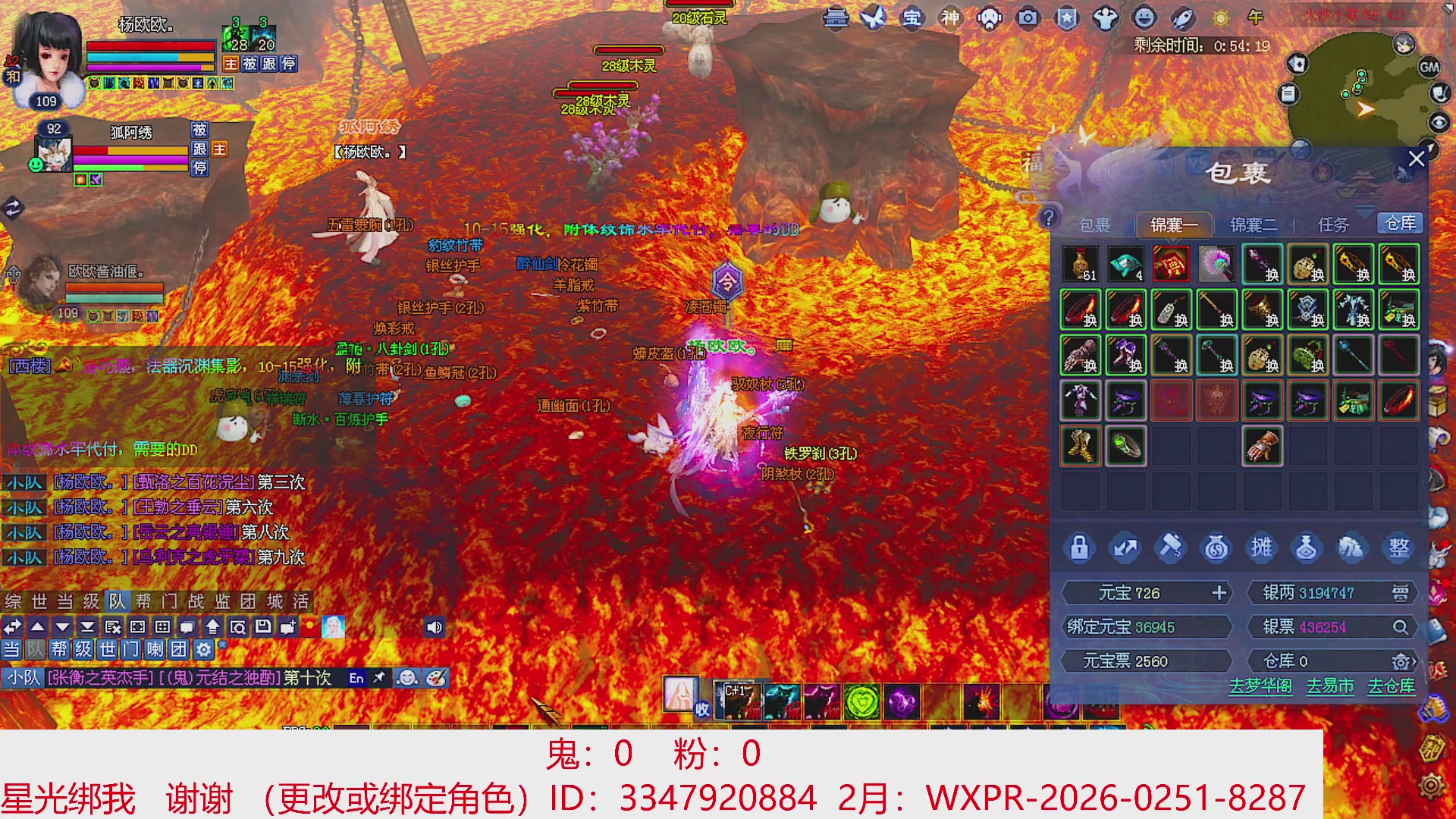1456x819 pixels.
Task: Toggle the speaker mute icon near chat
Action: pos(433,627)
